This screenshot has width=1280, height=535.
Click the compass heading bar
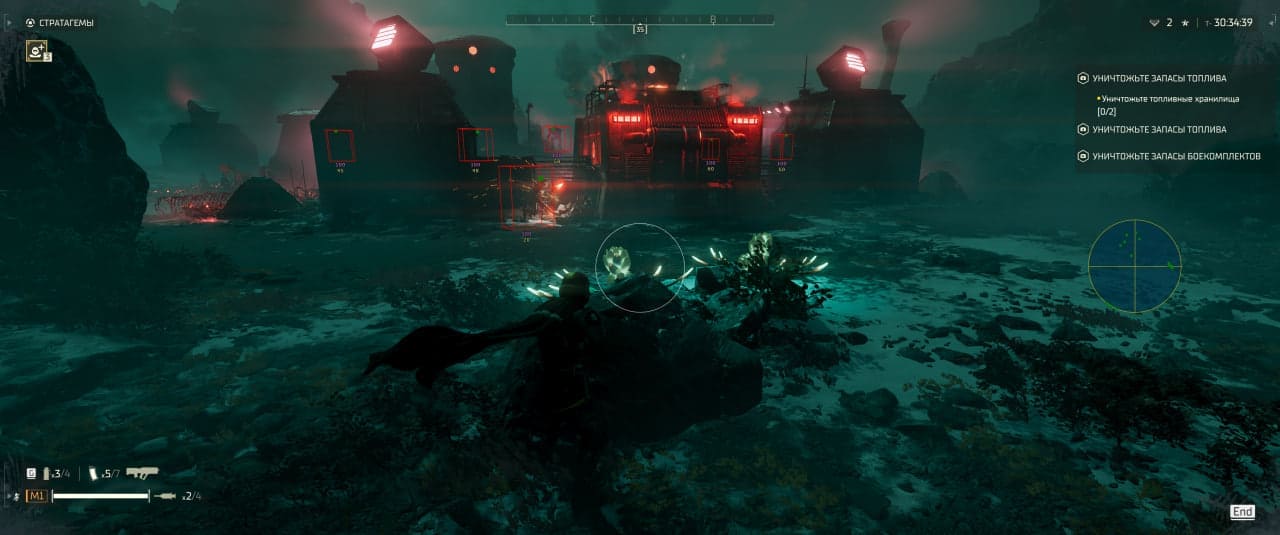[x=639, y=19]
